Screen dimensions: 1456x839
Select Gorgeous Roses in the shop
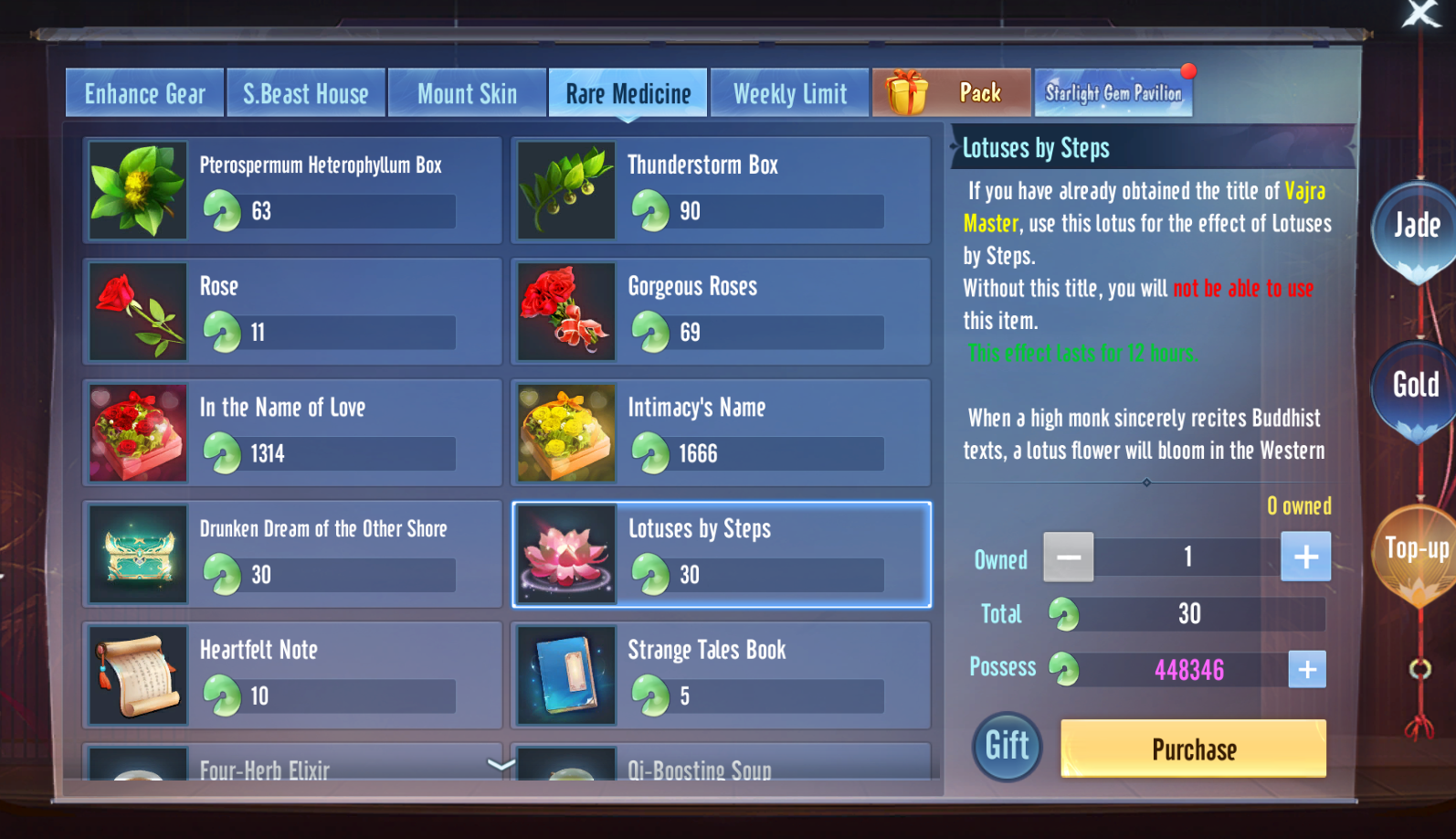pyautogui.click(x=720, y=312)
